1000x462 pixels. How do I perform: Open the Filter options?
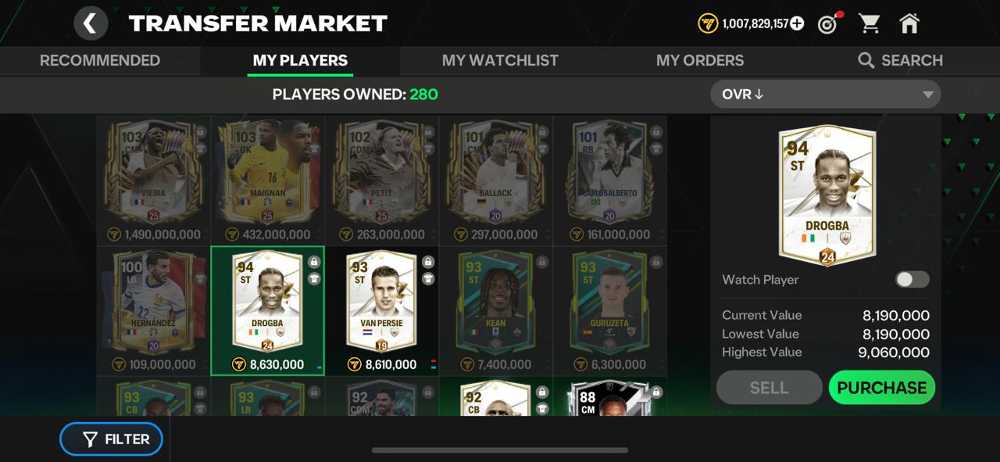point(111,439)
